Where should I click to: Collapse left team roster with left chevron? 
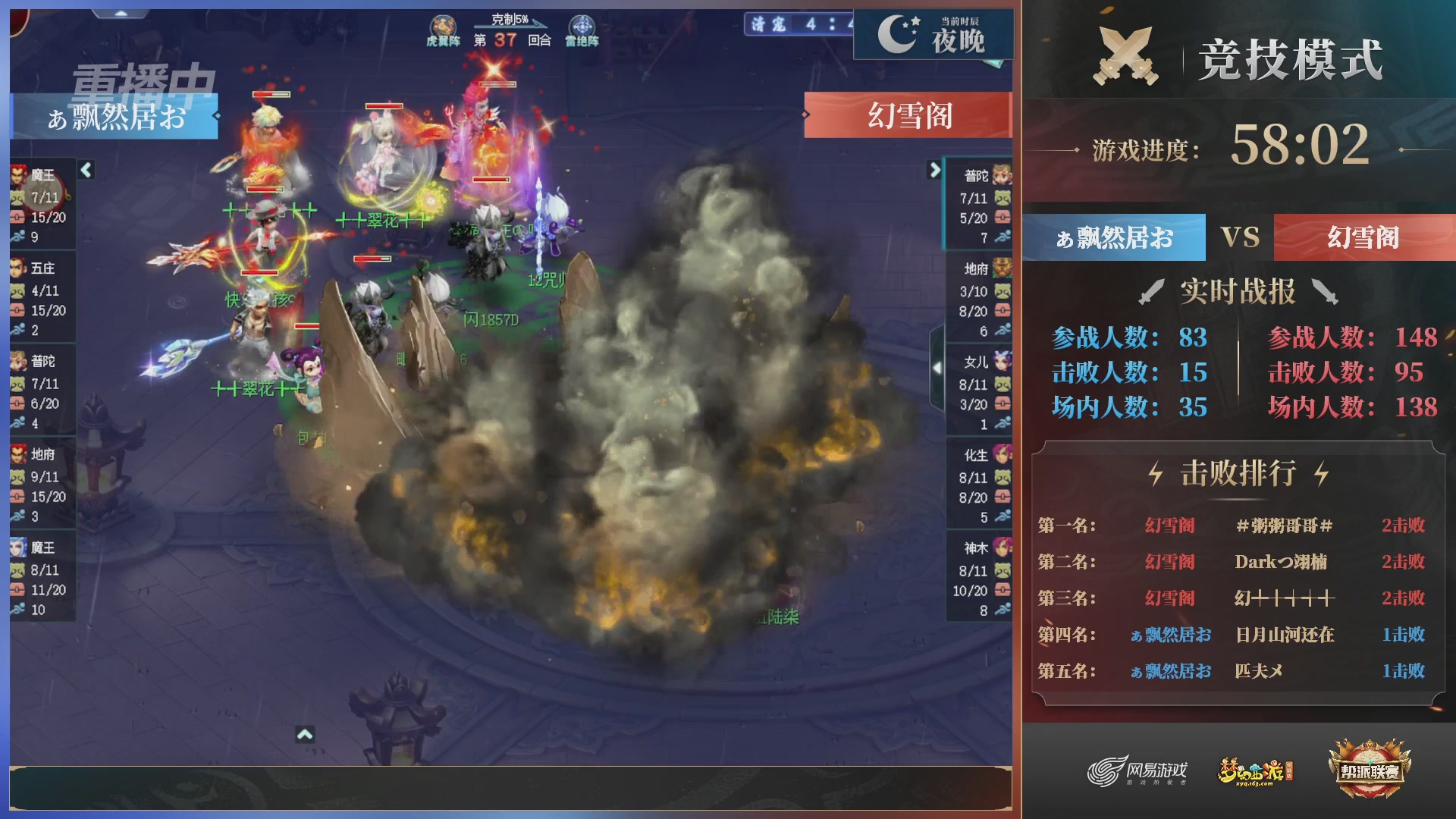coord(86,170)
